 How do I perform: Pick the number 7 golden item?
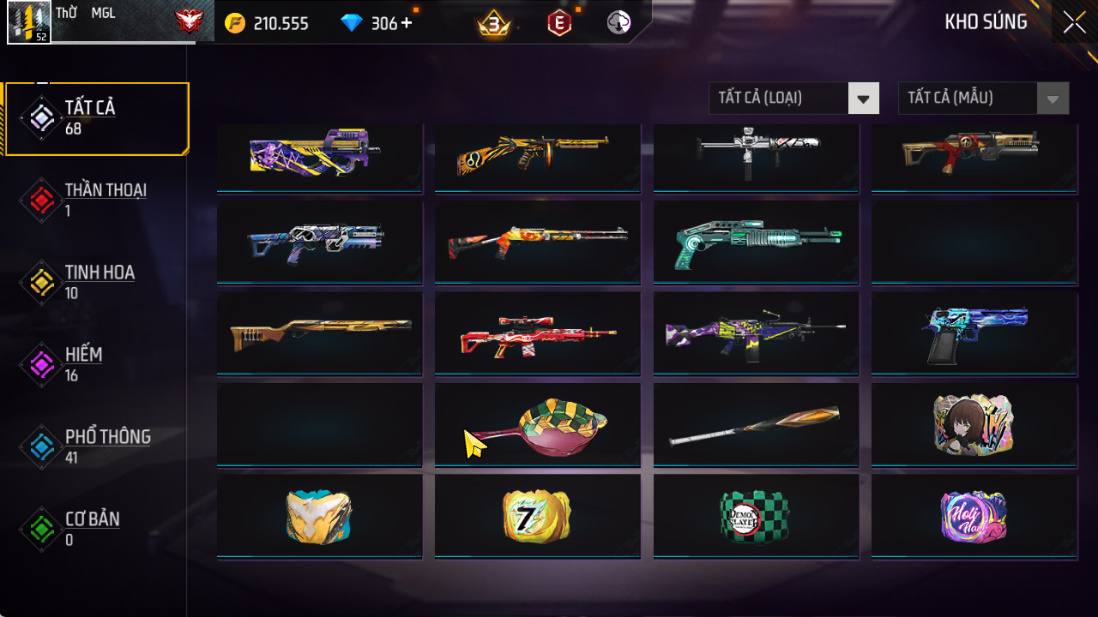[x=538, y=516]
